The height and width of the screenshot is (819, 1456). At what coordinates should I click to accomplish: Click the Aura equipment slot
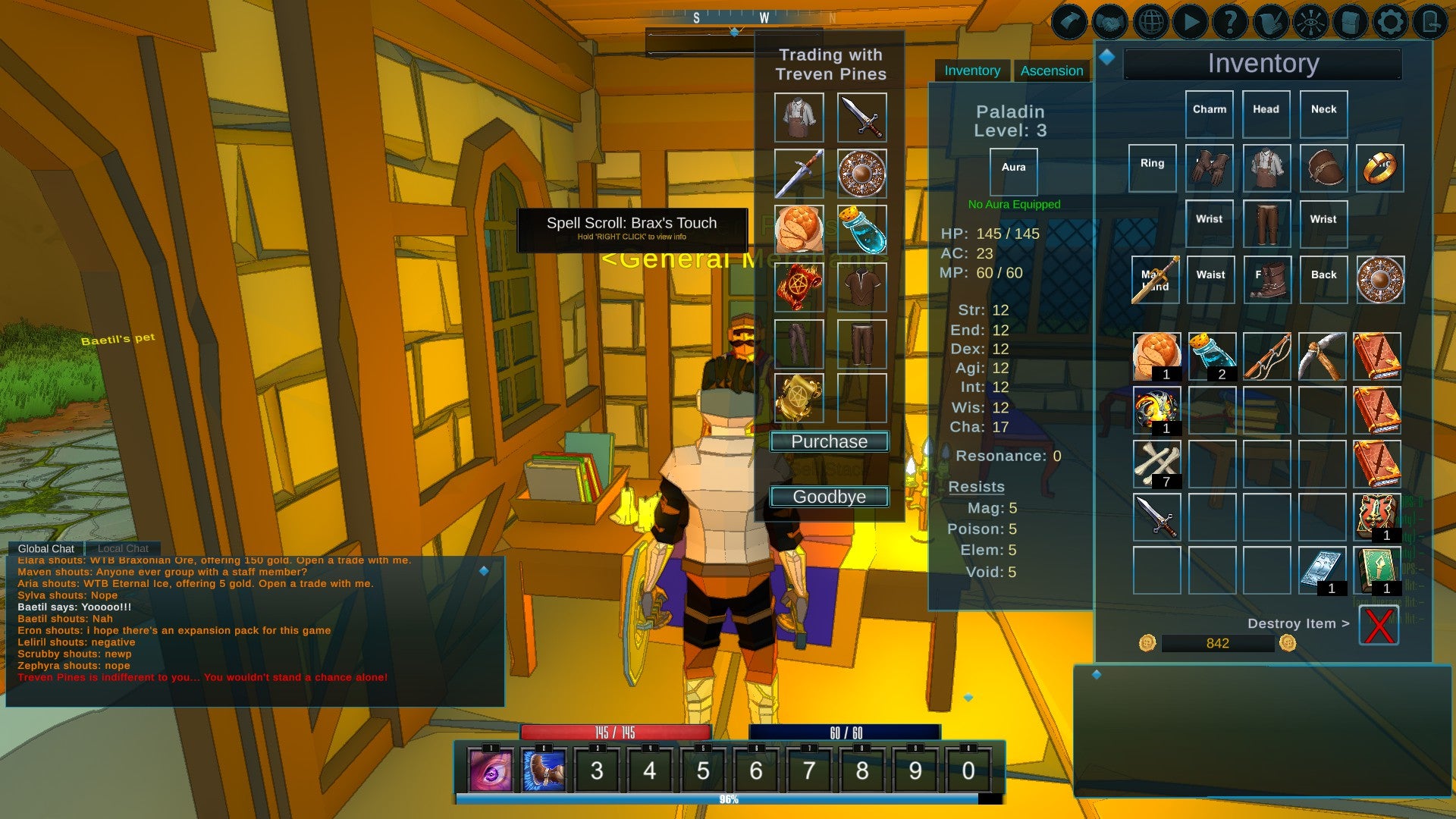1013,170
